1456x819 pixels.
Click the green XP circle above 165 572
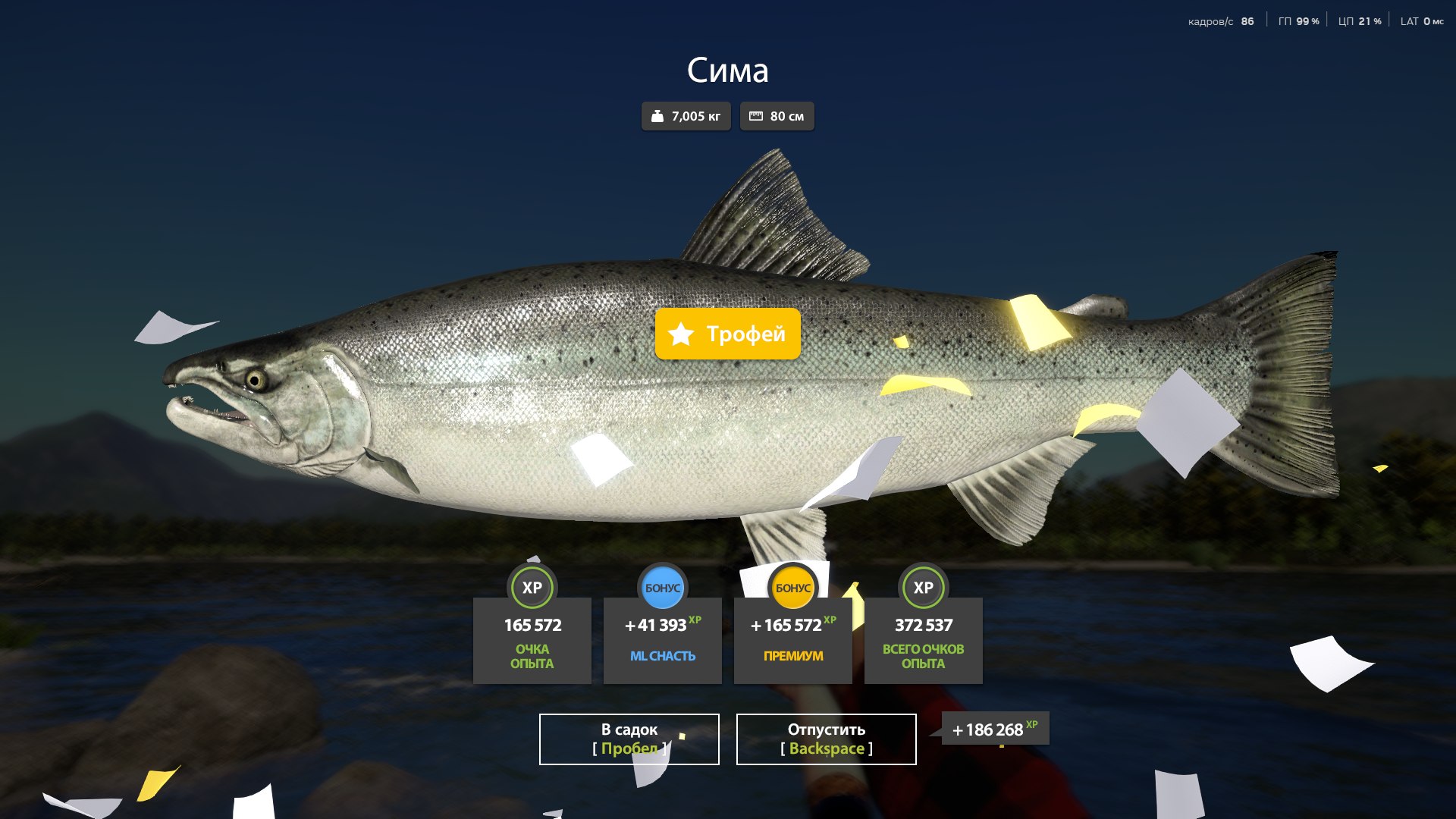(x=532, y=587)
